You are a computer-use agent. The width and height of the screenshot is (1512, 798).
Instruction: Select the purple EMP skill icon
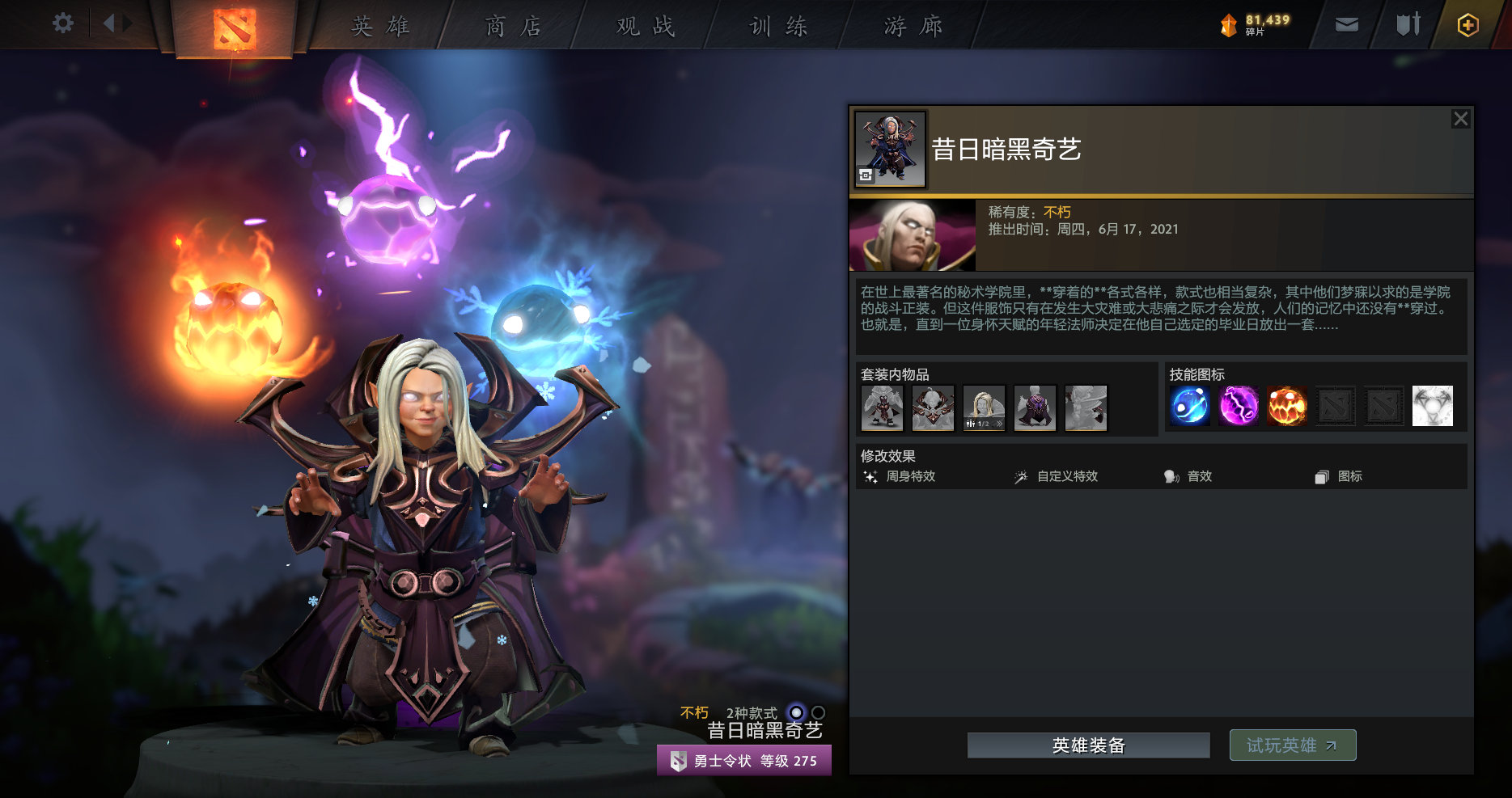1239,407
